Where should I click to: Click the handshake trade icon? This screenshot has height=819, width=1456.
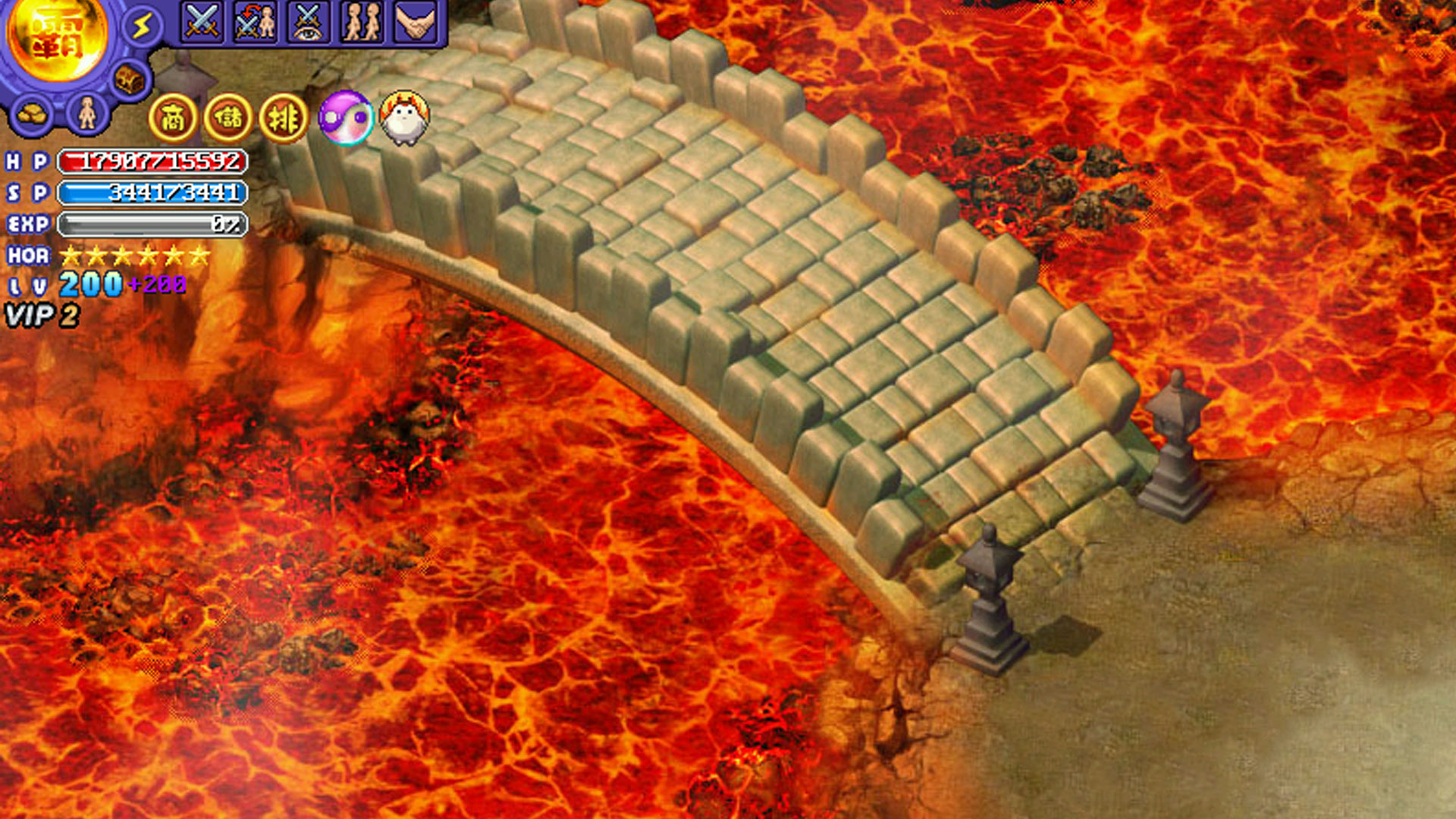(416, 21)
